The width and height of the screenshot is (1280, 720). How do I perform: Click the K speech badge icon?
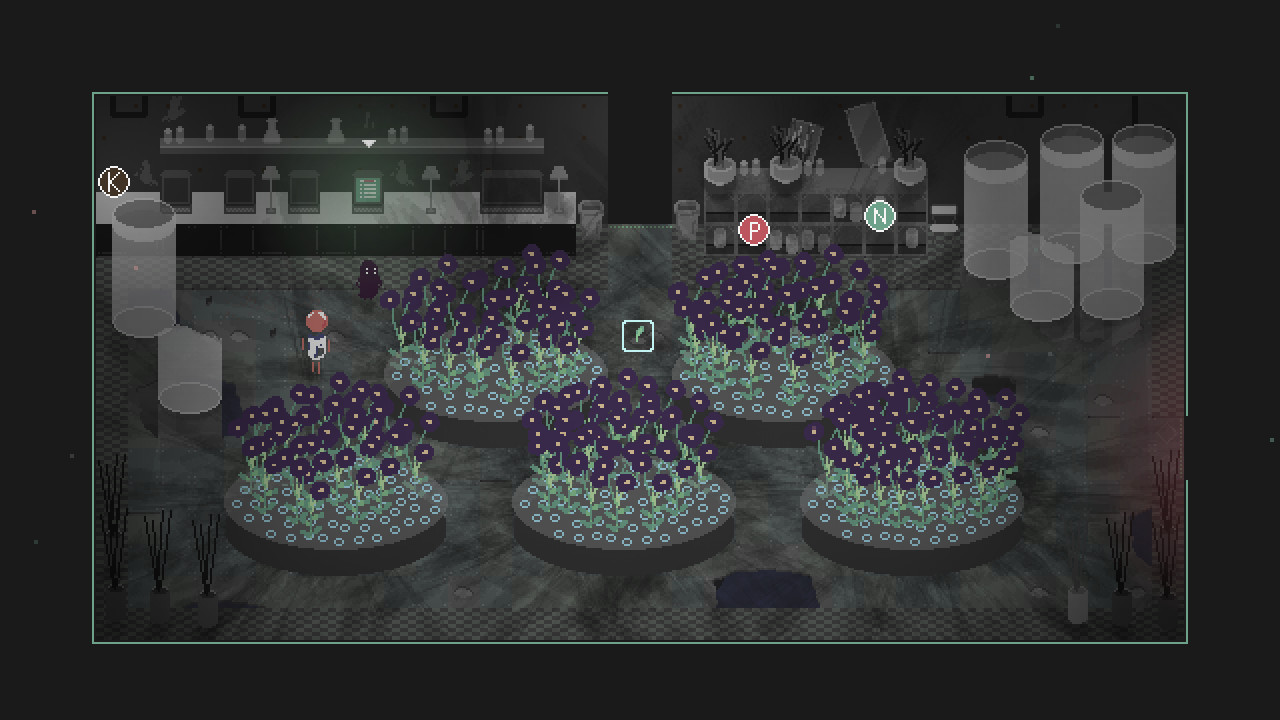(113, 182)
